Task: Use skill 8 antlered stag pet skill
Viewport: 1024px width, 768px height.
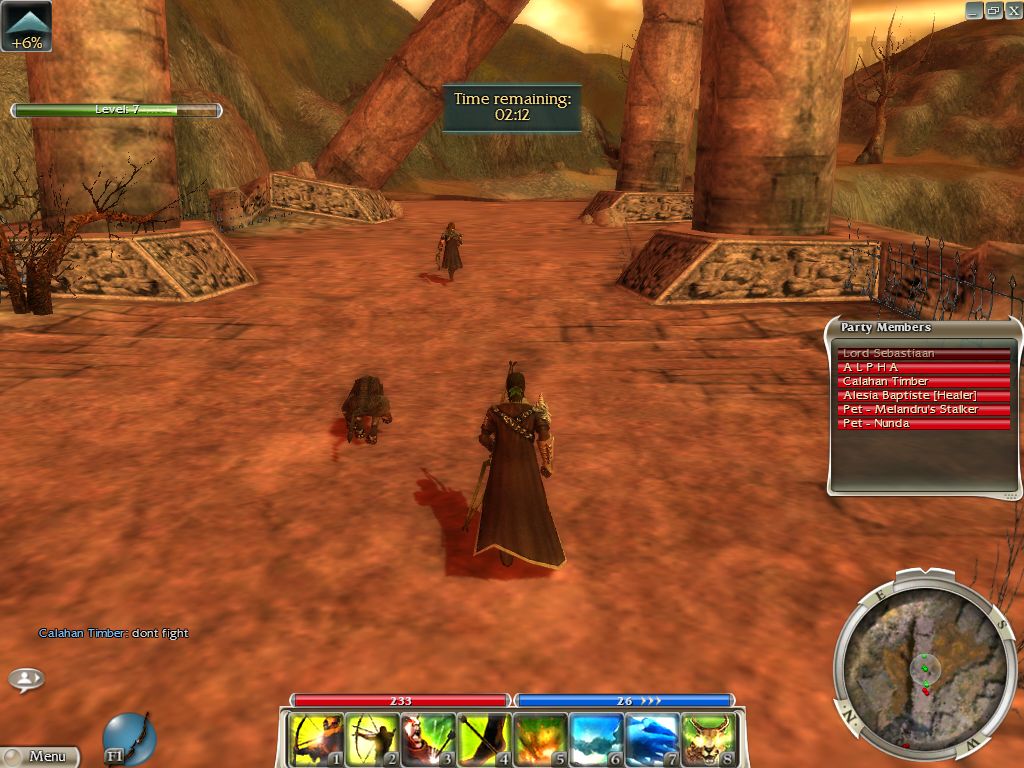Action: point(708,739)
